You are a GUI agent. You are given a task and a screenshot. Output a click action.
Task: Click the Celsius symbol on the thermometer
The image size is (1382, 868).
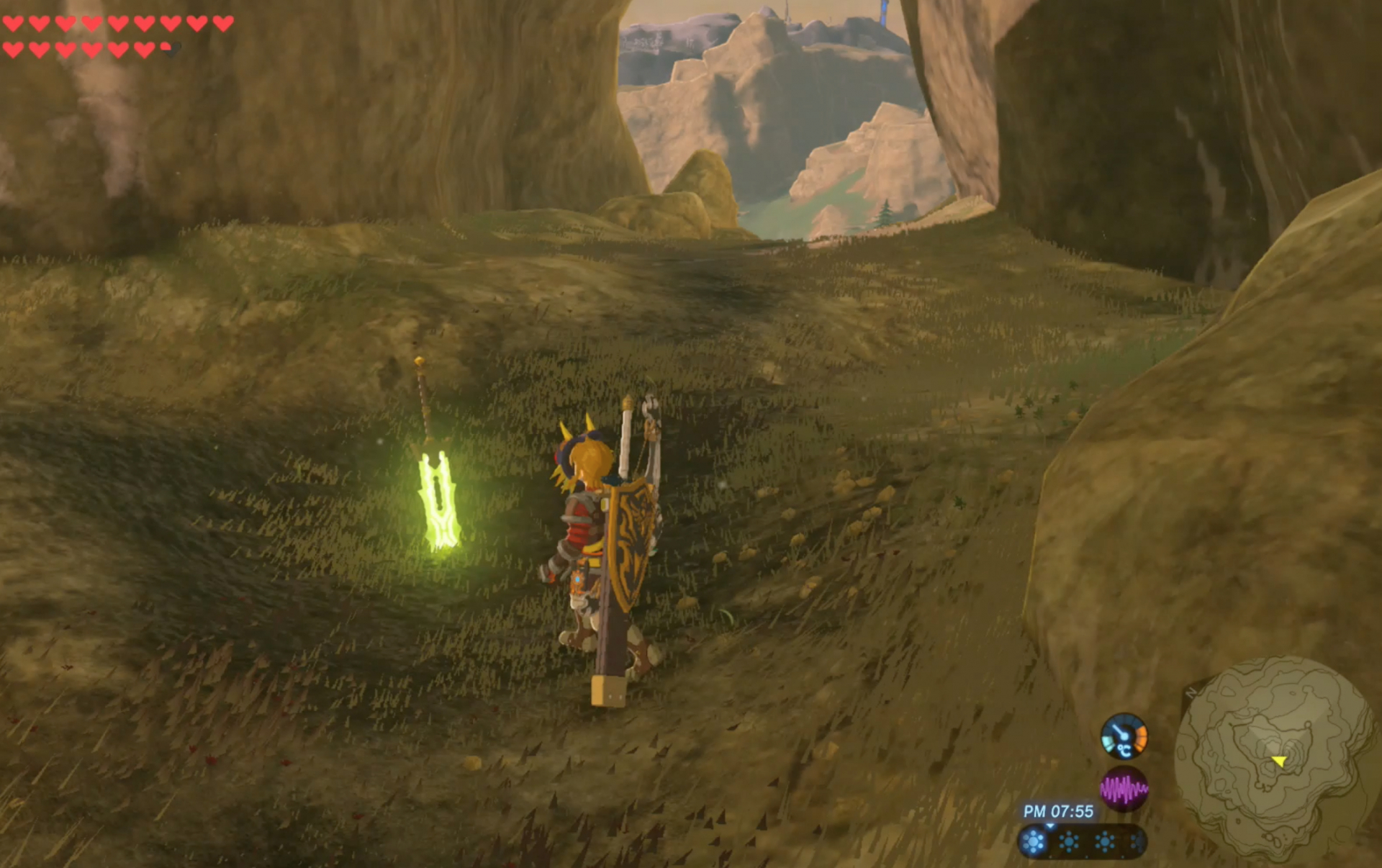click(1124, 751)
